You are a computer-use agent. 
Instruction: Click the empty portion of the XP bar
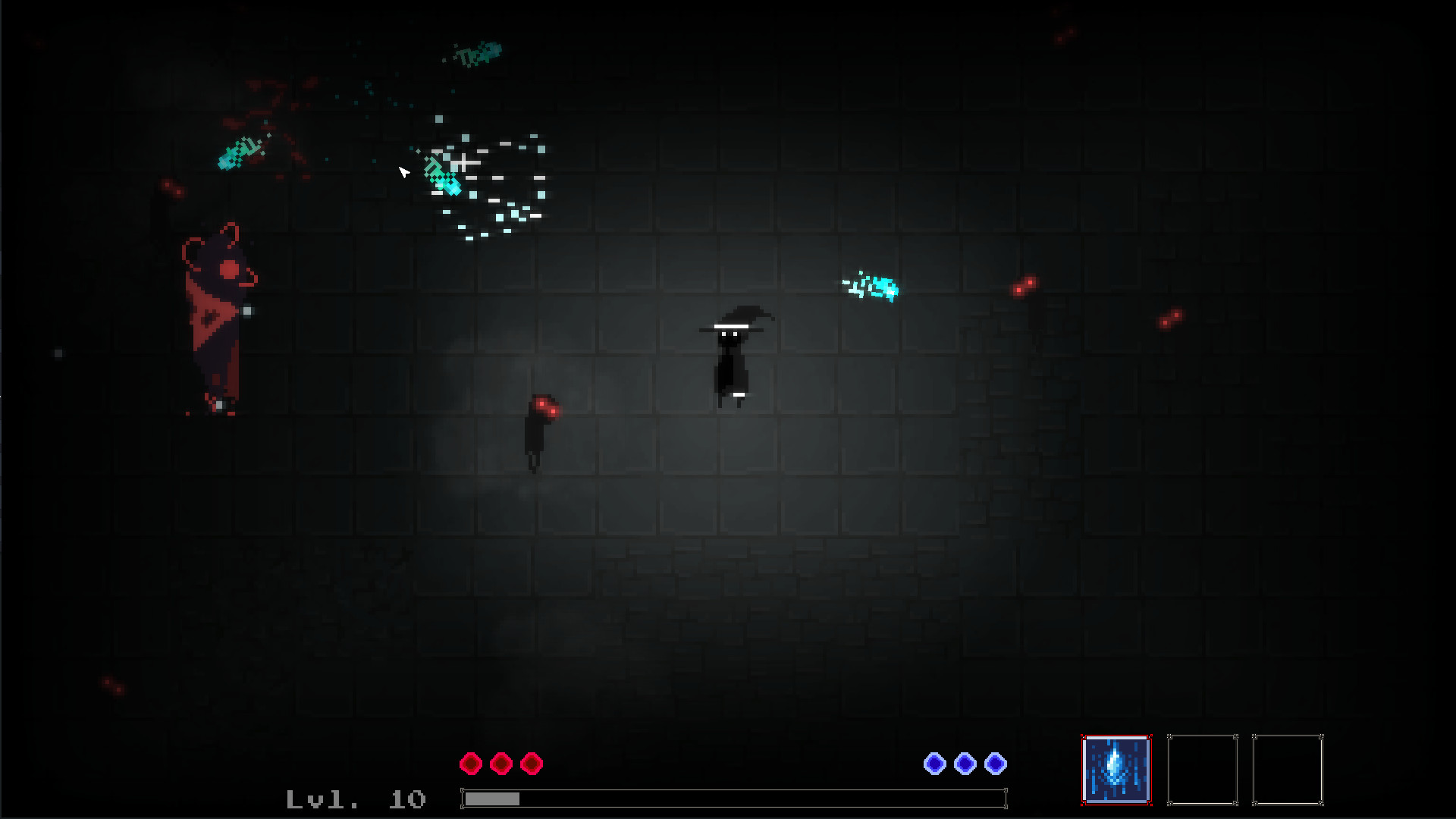758,799
